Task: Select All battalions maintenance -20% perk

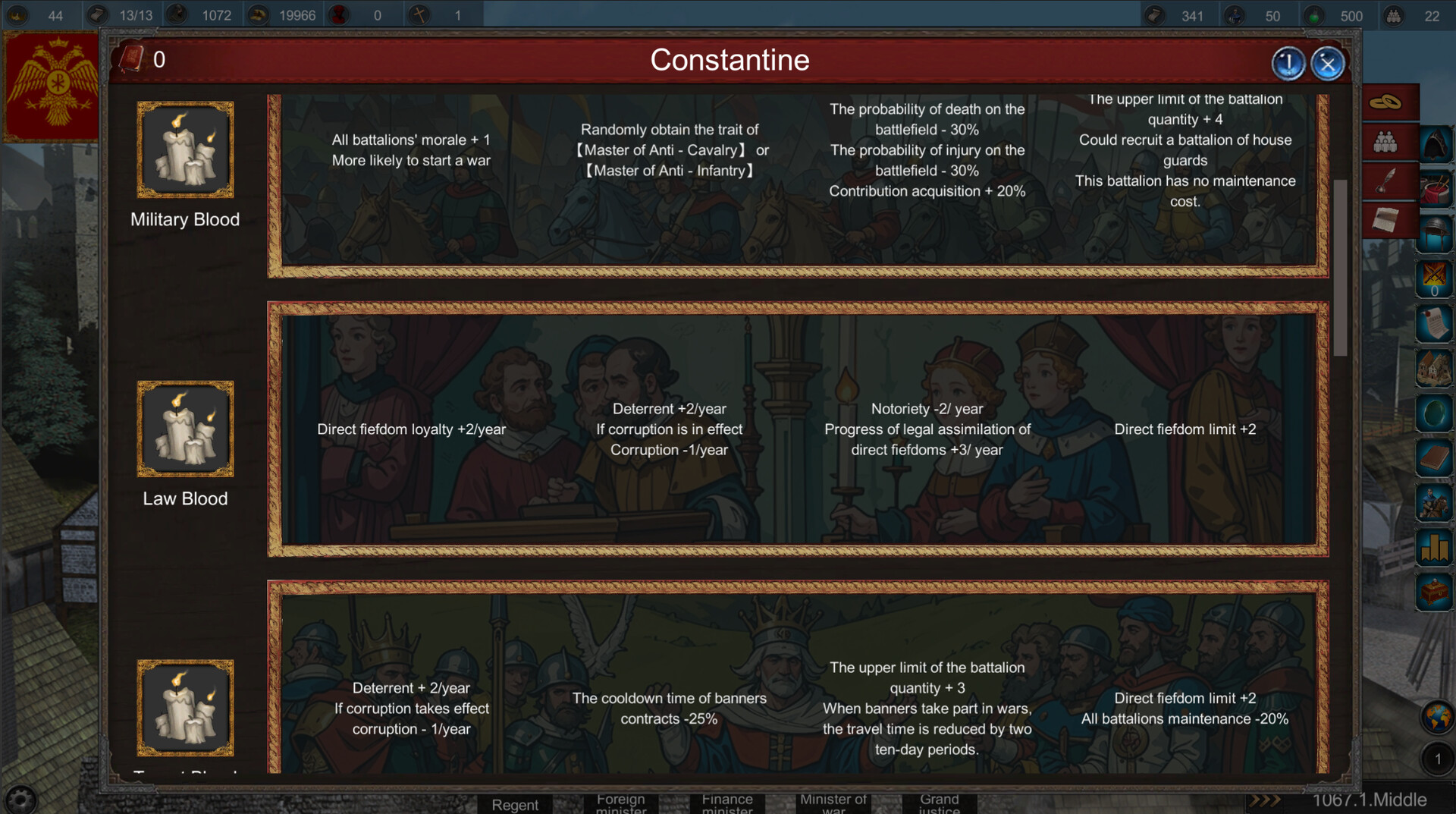Action: 1185,709
